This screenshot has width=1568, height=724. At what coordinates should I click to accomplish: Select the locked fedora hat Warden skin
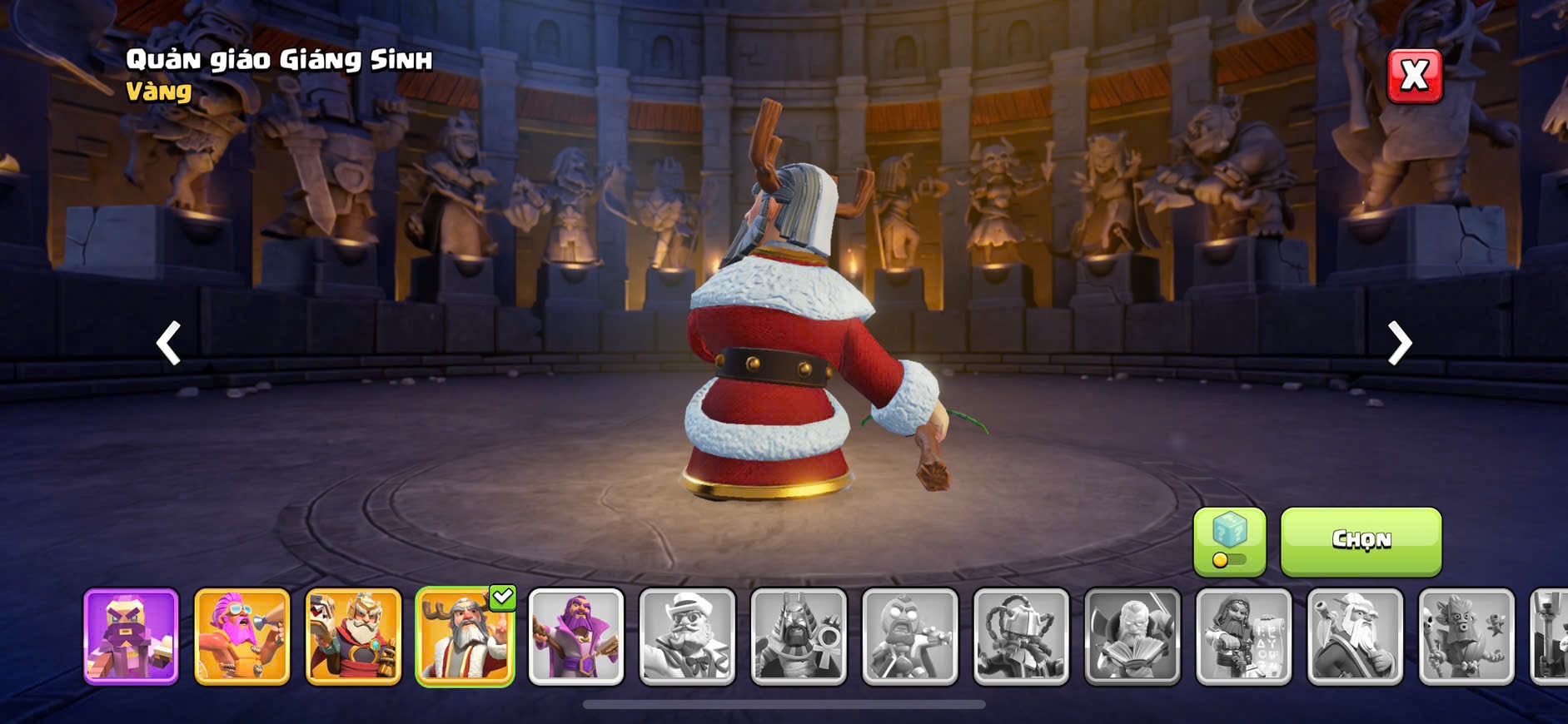688,637
